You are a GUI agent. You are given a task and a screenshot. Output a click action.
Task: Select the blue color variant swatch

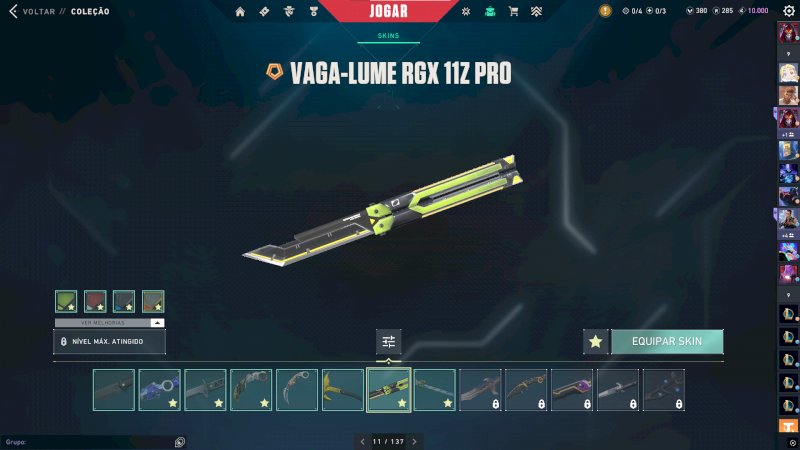click(124, 301)
